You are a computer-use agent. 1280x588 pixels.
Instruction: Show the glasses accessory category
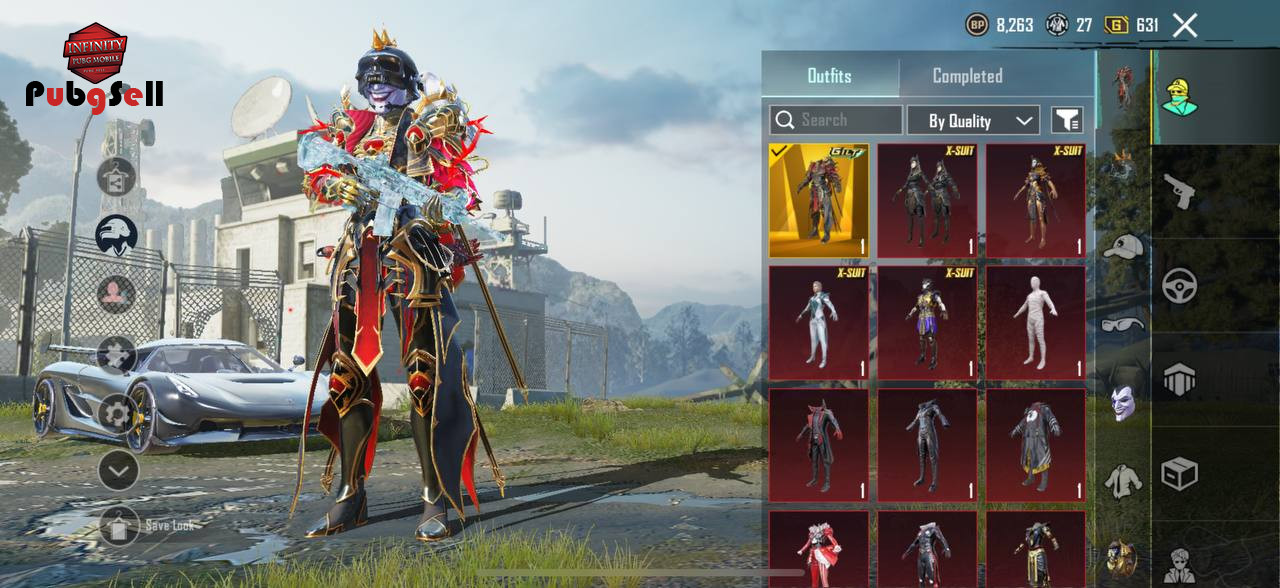1123,324
